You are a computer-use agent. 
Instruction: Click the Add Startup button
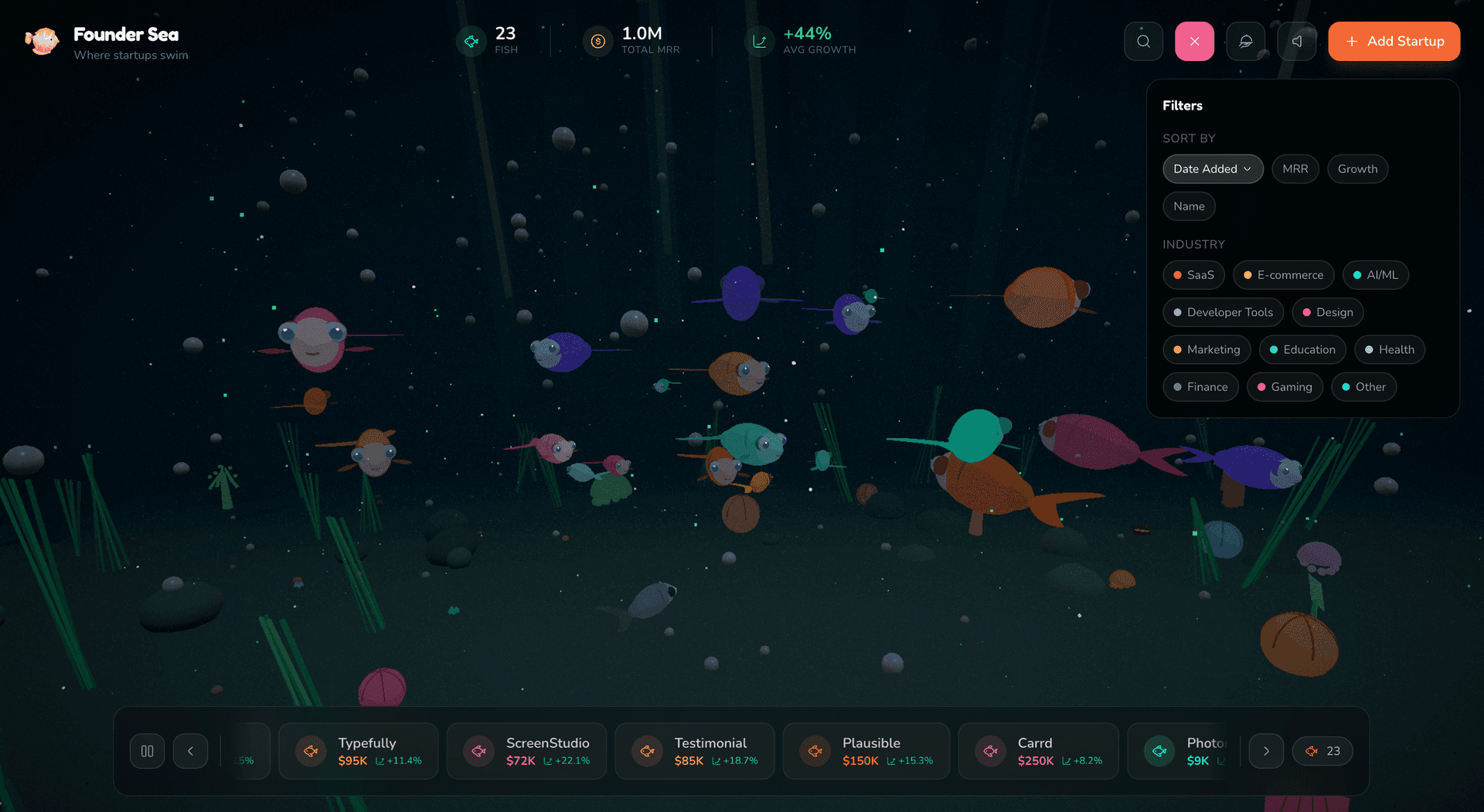point(1394,41)
